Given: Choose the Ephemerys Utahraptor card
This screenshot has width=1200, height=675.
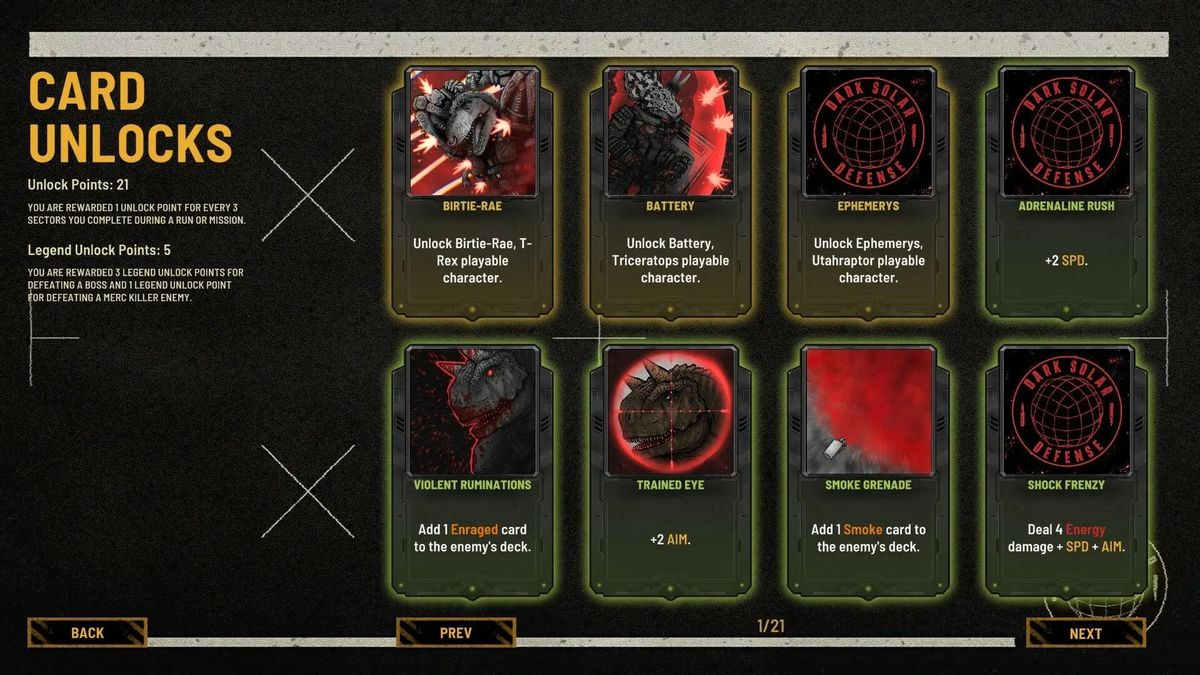Looking at the screenshot, I should (x=868, y=190).
